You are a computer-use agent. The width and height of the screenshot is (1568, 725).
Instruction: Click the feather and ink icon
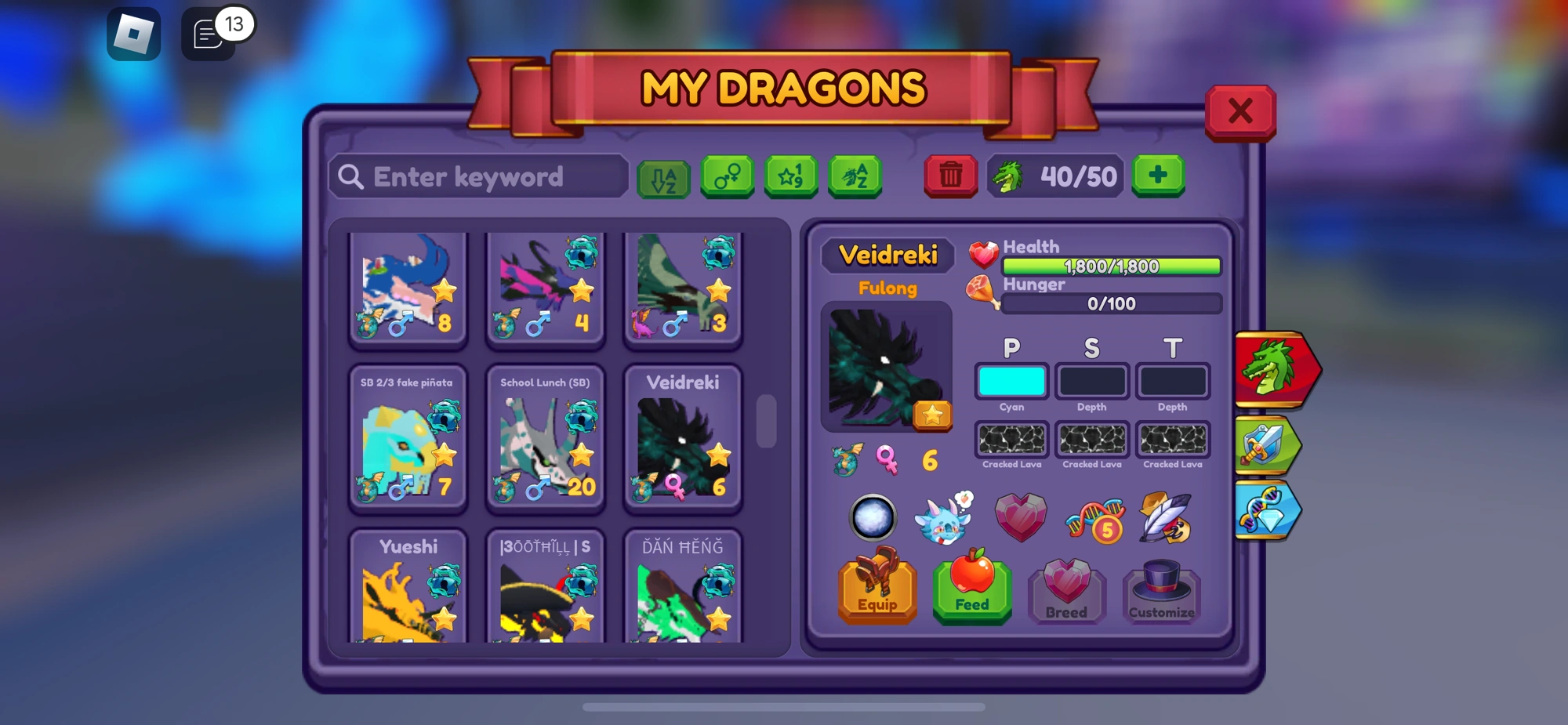pos(1163,518)
